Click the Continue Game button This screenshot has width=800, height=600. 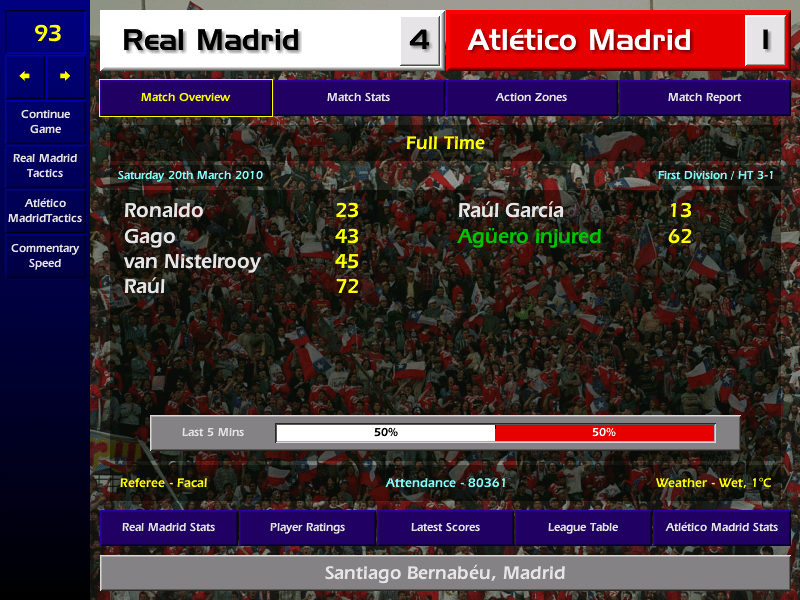click(45, 122)
